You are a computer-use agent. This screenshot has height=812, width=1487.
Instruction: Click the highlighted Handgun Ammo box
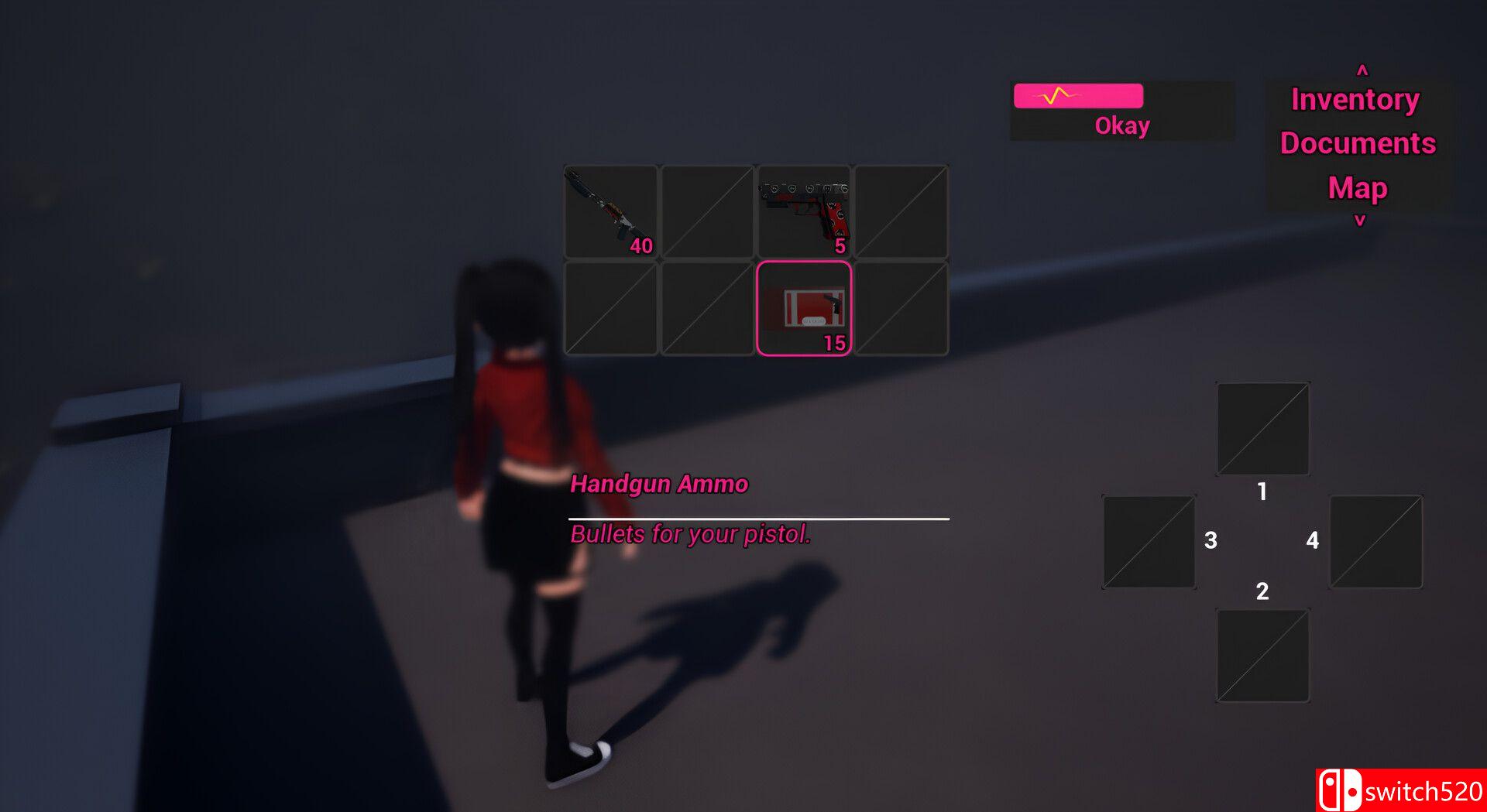(805, 307)
